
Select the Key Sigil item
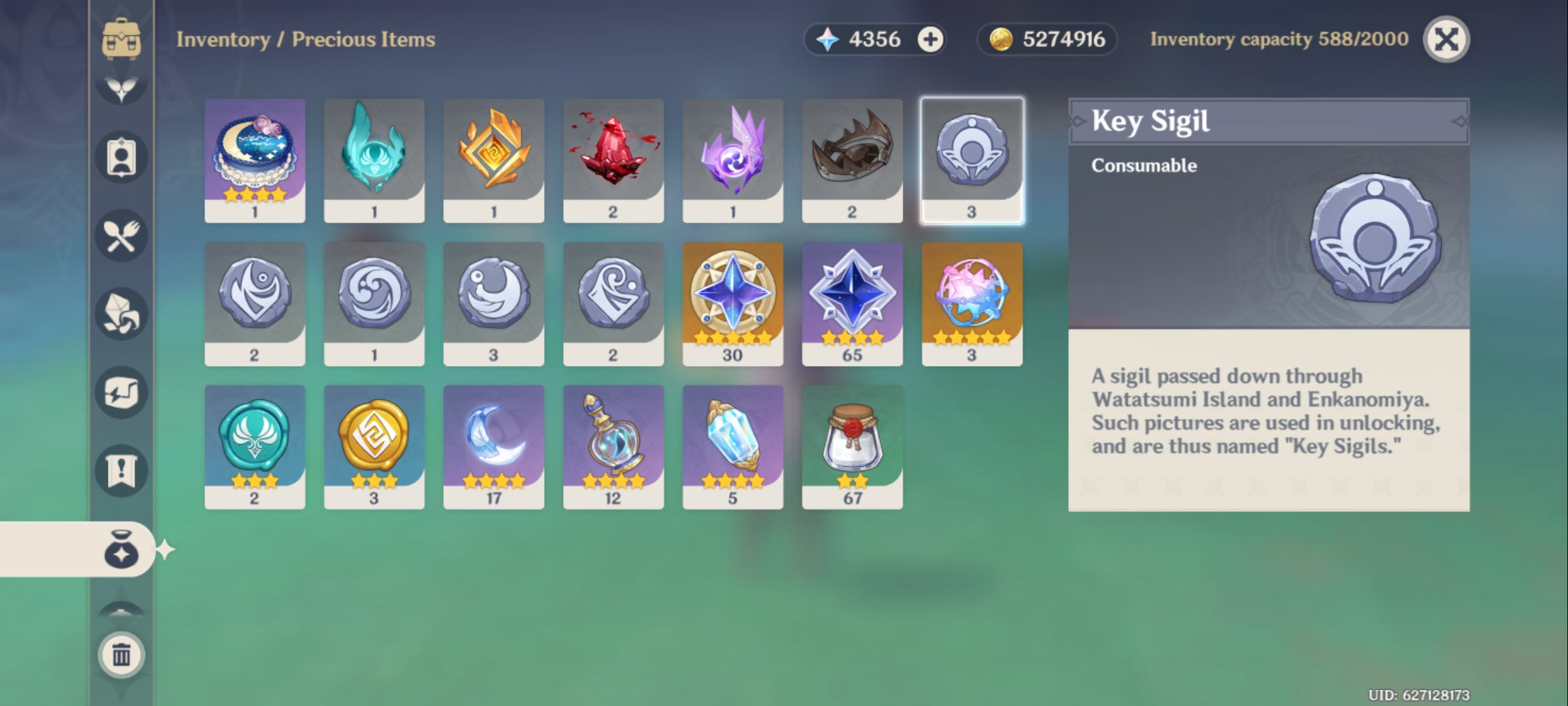(972, 157)
